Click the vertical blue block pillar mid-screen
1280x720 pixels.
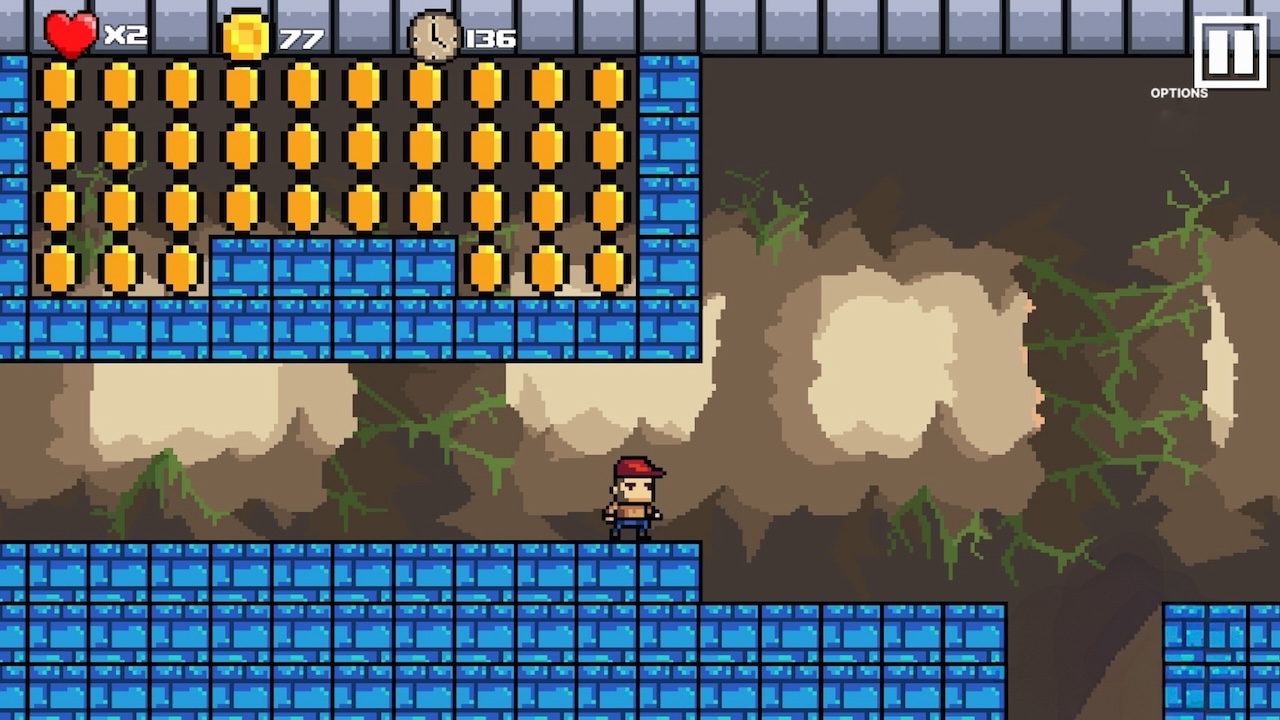[668, 200]
